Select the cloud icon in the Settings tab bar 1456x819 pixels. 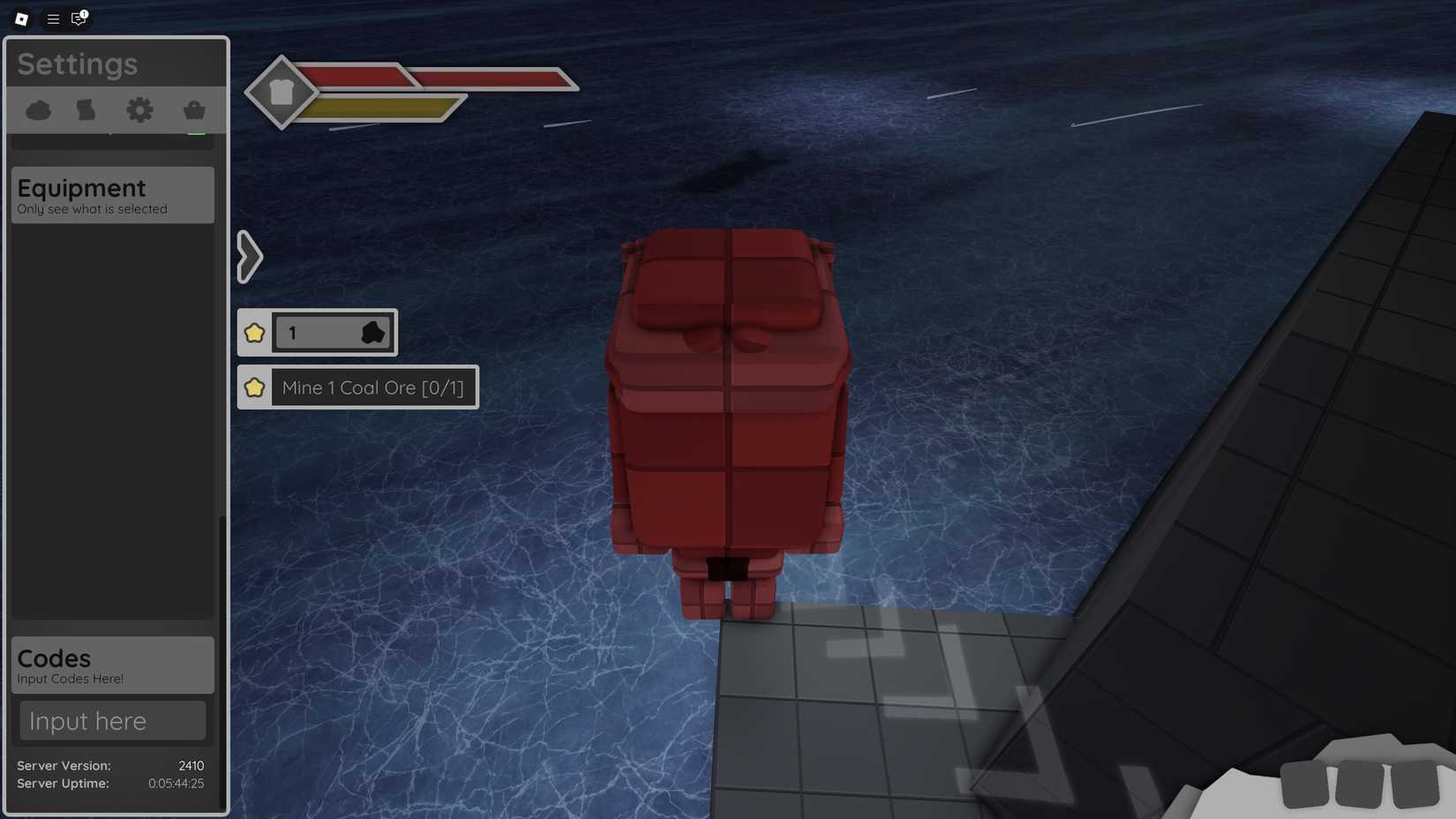(39, 109)
